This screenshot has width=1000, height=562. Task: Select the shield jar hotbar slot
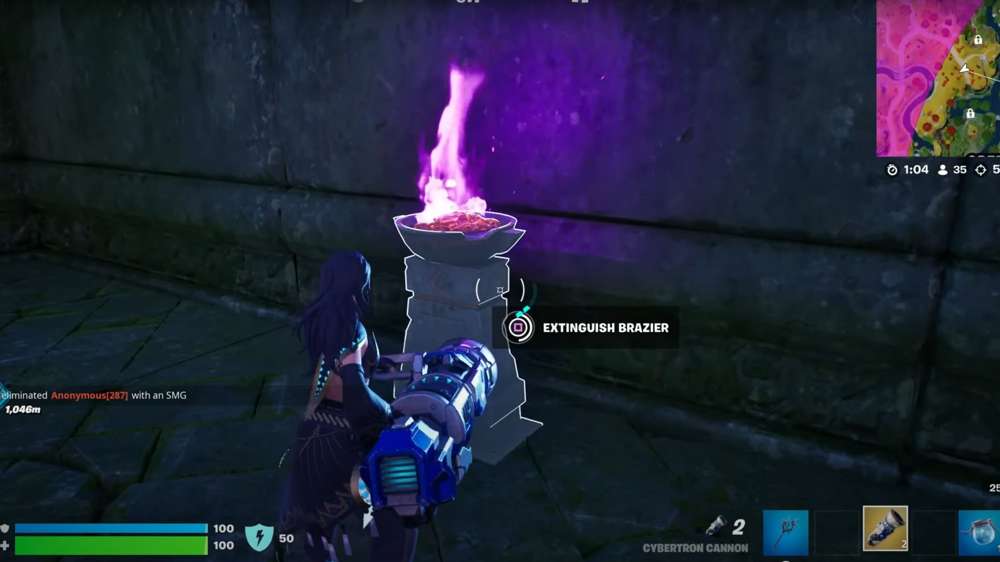point(979,532)
